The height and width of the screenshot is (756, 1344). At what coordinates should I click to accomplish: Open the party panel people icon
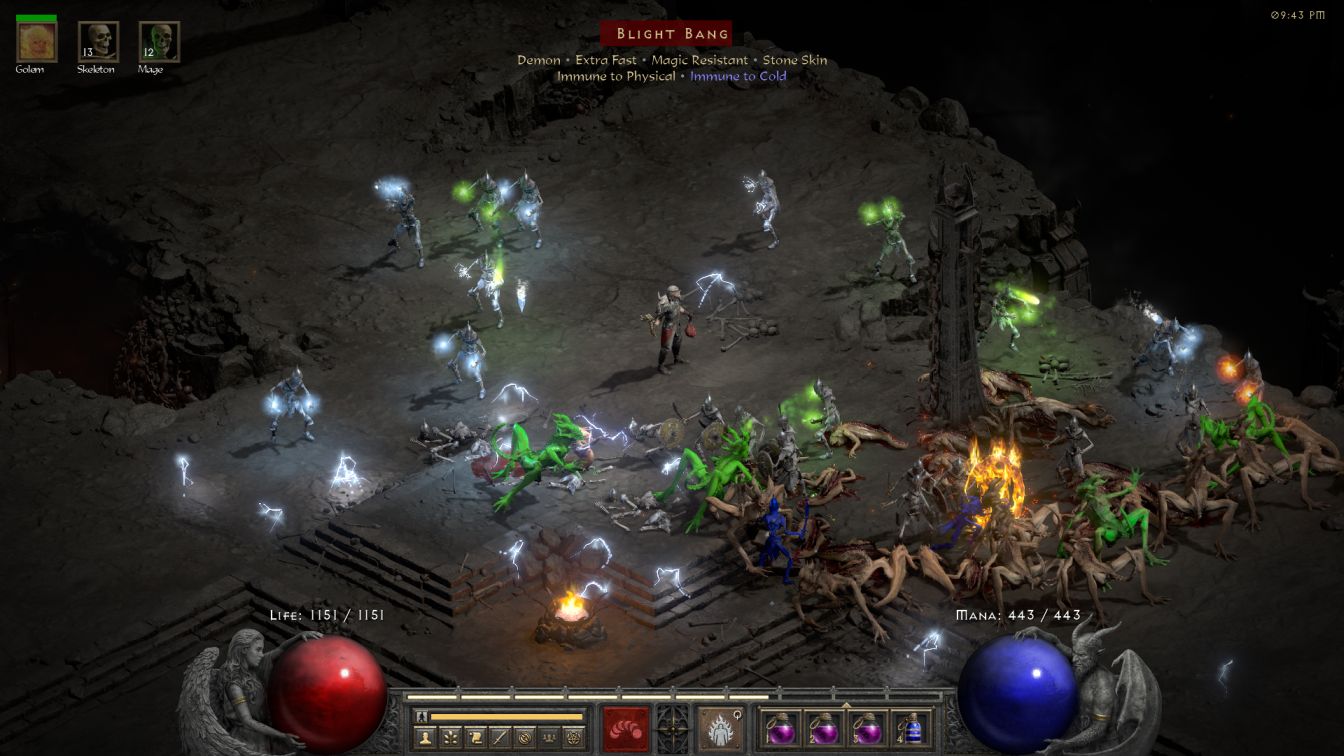[x=548, y=738]
